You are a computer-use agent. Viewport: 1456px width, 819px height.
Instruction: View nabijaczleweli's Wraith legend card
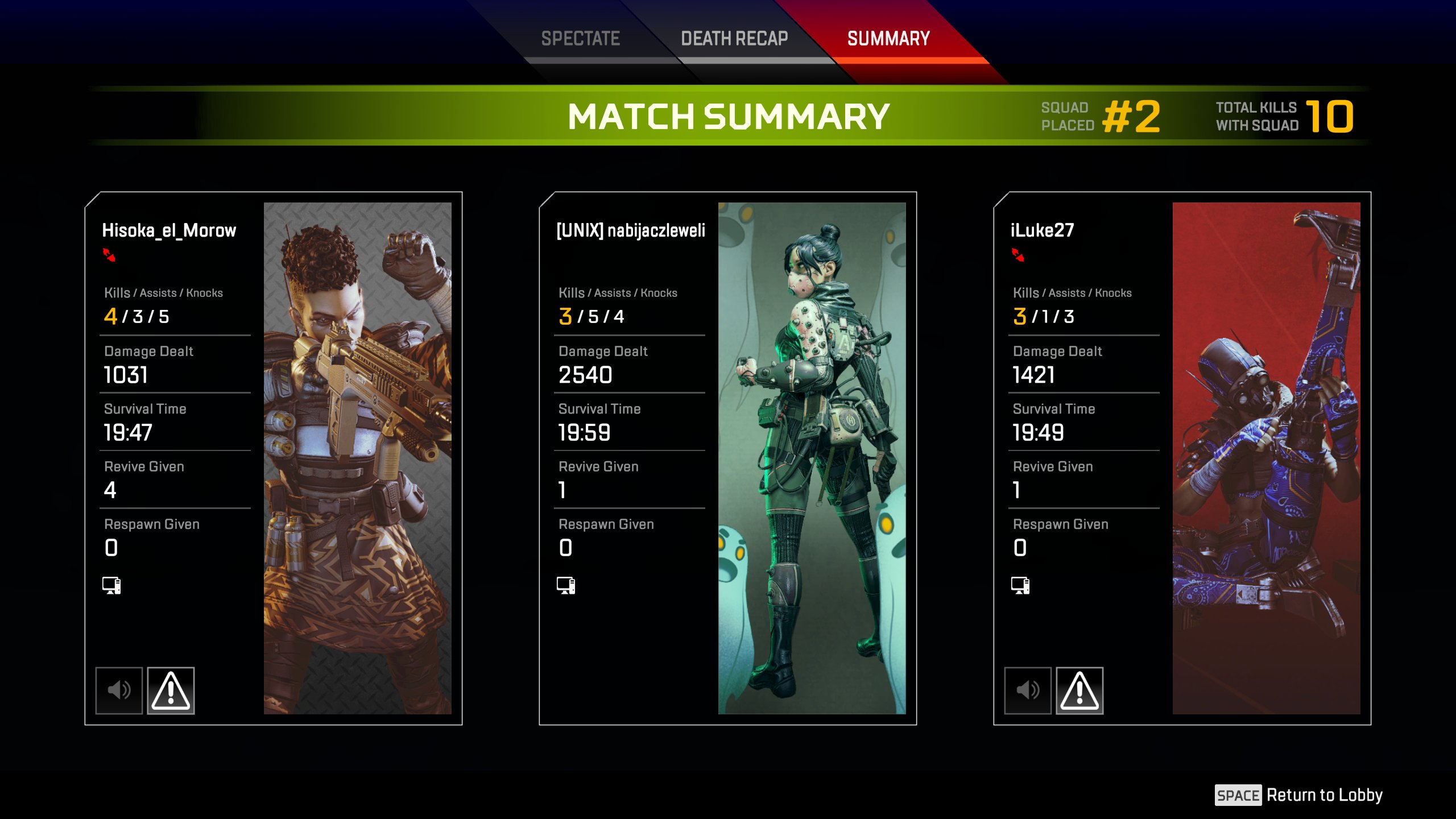(812, 458)
